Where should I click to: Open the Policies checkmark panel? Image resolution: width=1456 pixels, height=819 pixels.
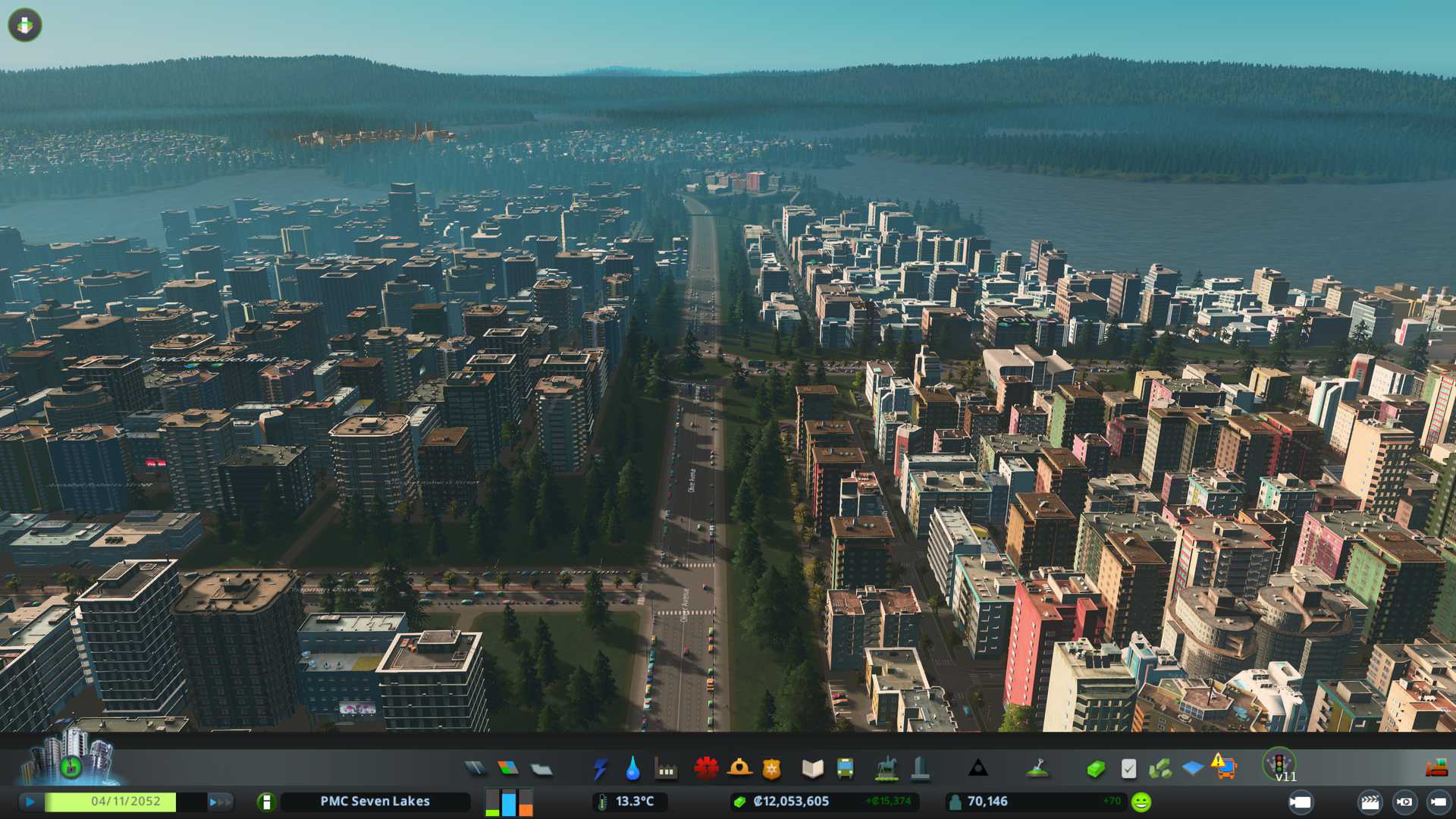point(1128,769)
